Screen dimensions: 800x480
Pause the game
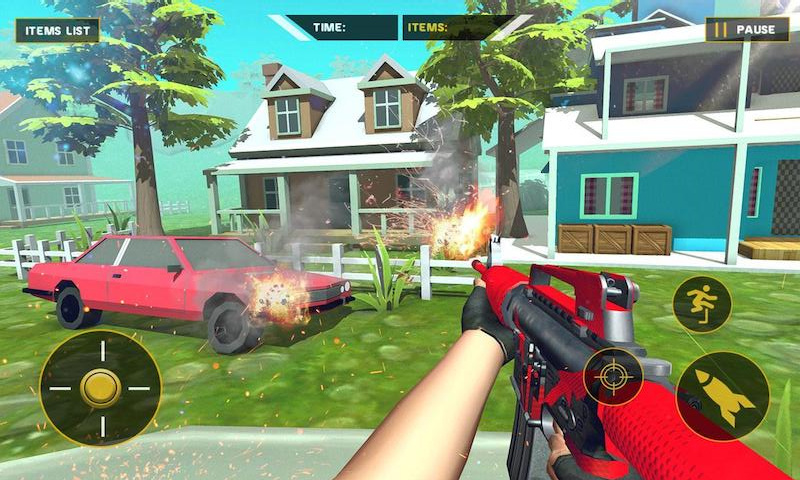pos(746,30)
